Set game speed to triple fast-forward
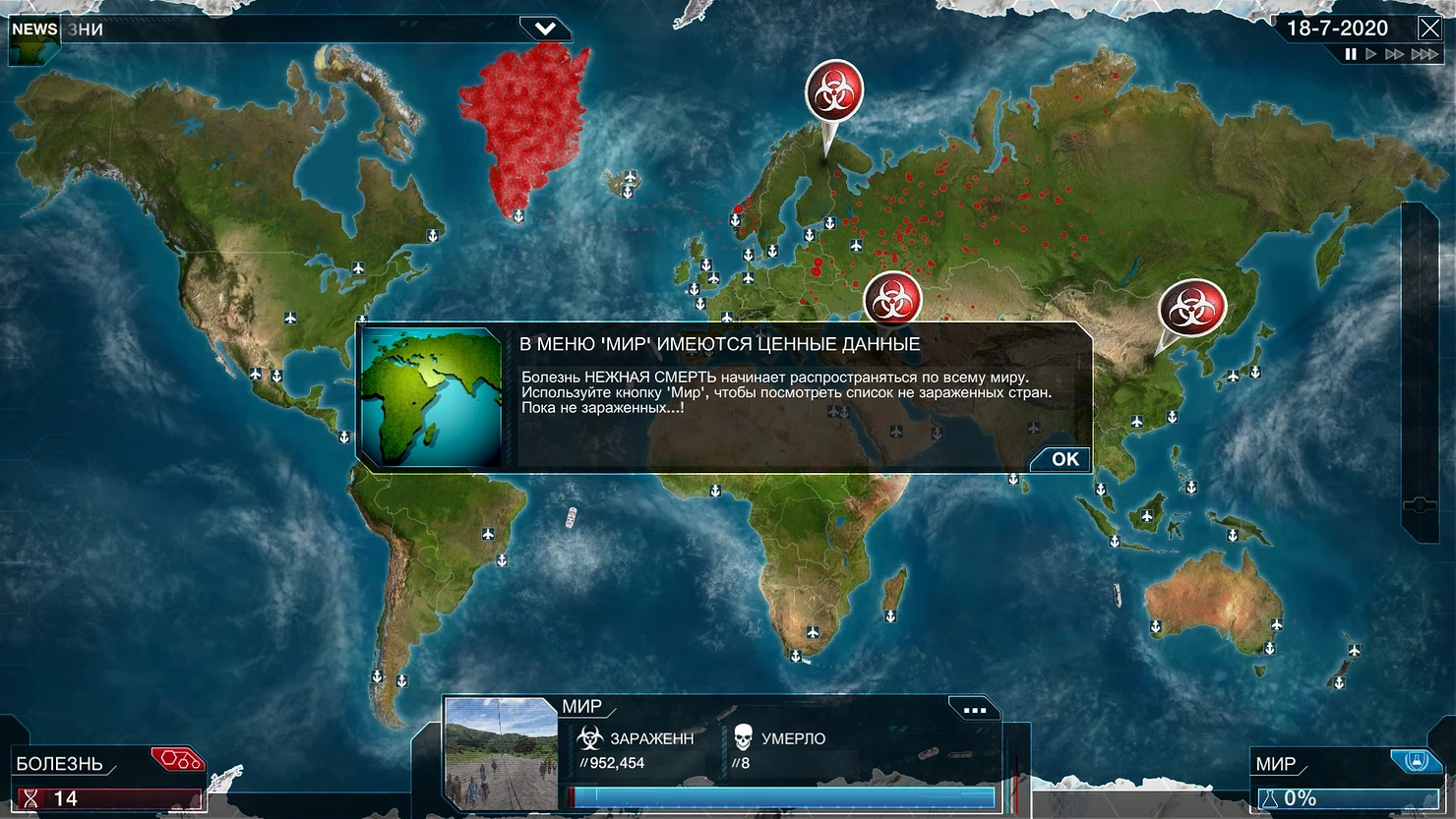1456x819 pixels. 1424,54
